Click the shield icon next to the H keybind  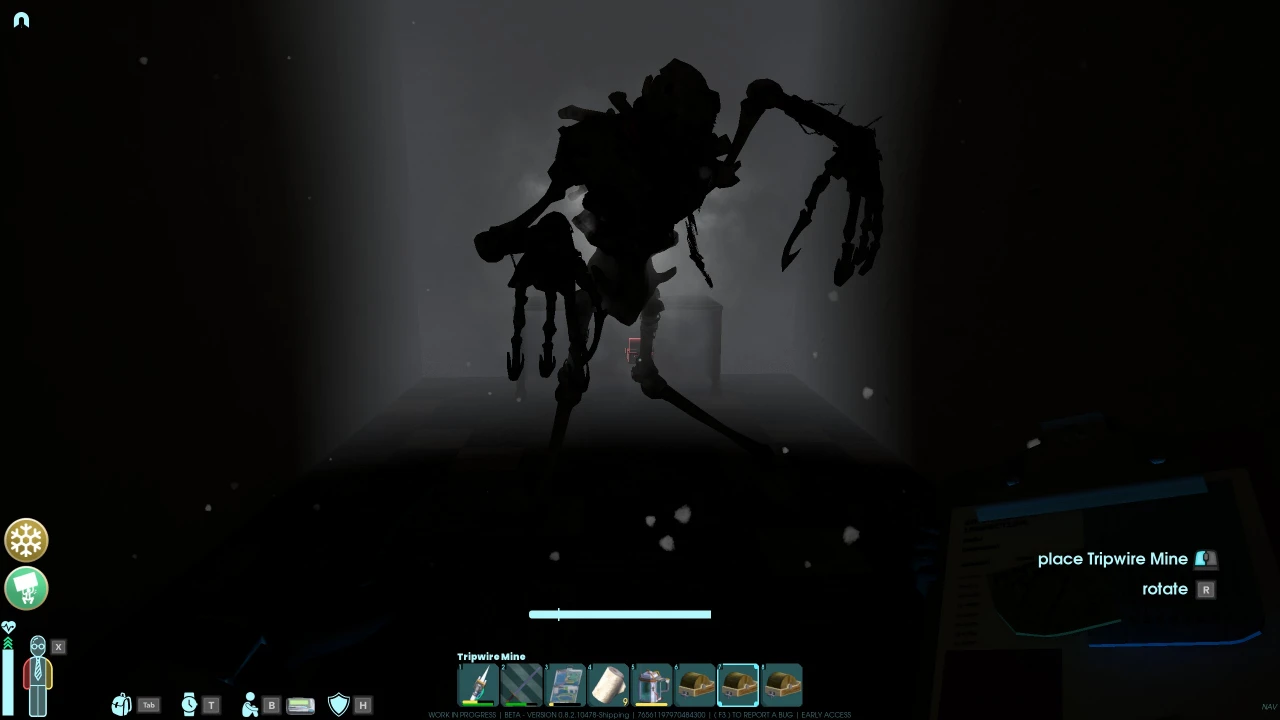tap(338, 704)
